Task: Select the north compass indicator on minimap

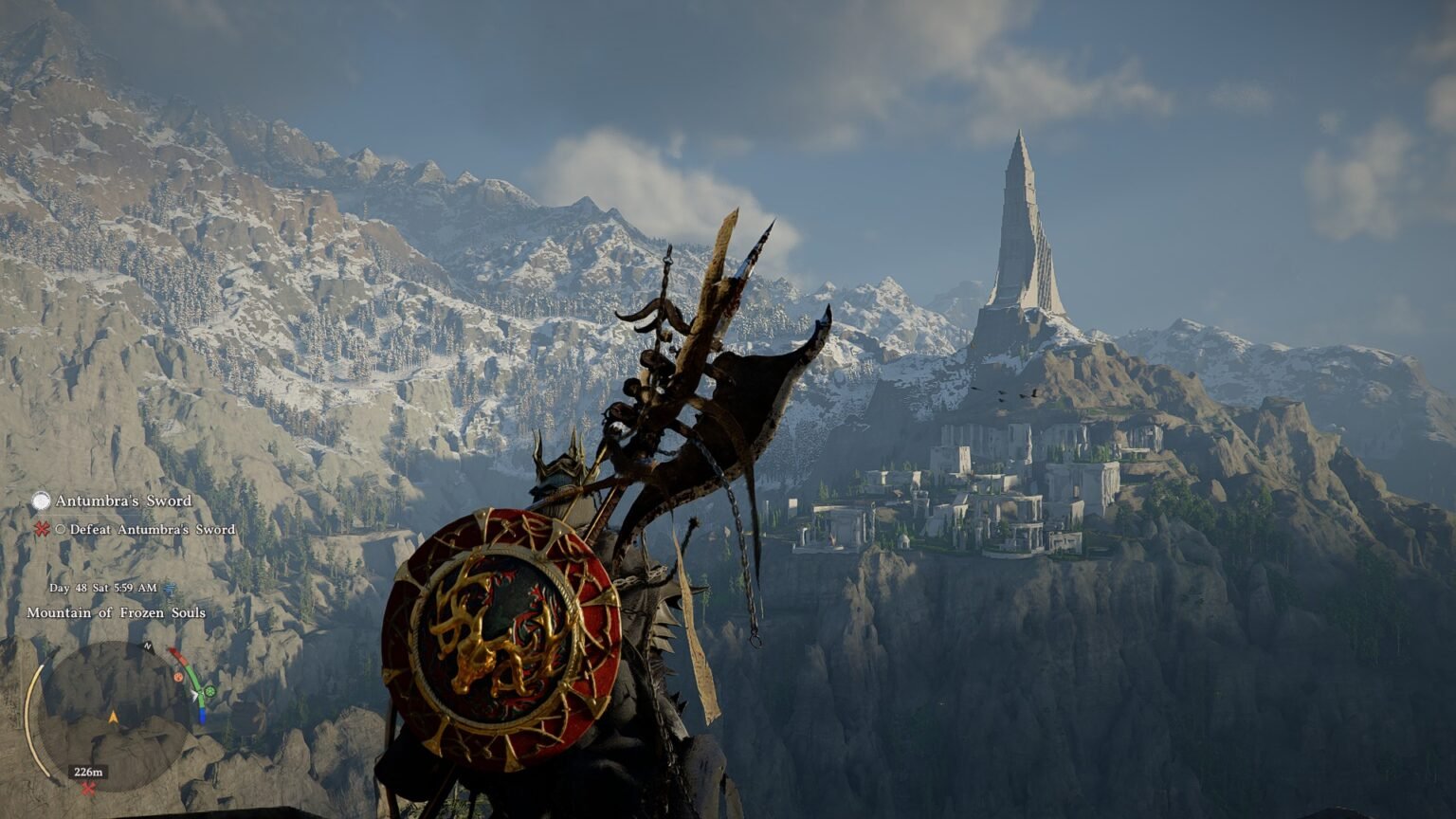Action: click(x=147, y=646)
